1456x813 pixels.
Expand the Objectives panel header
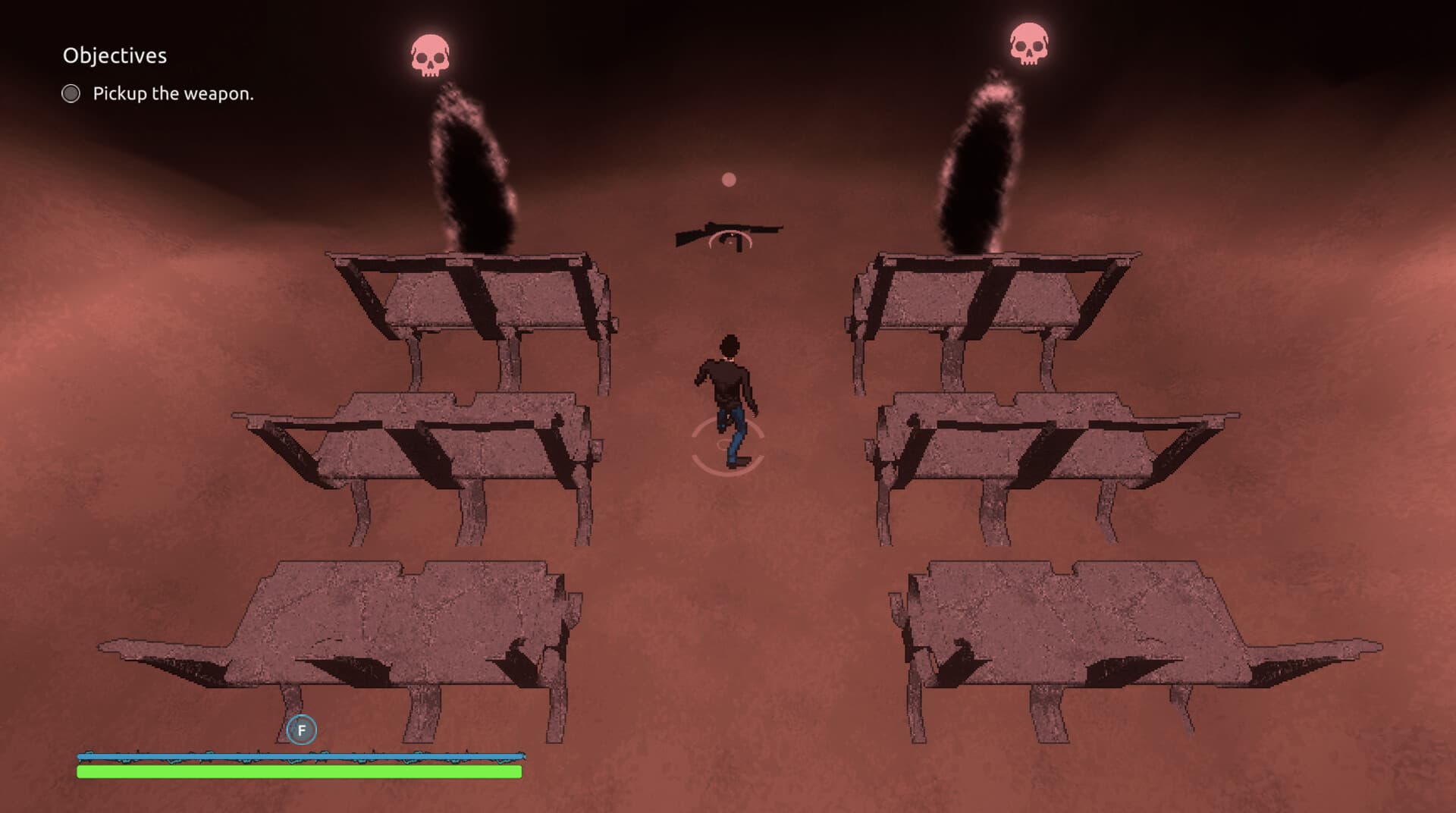point(115,55)
